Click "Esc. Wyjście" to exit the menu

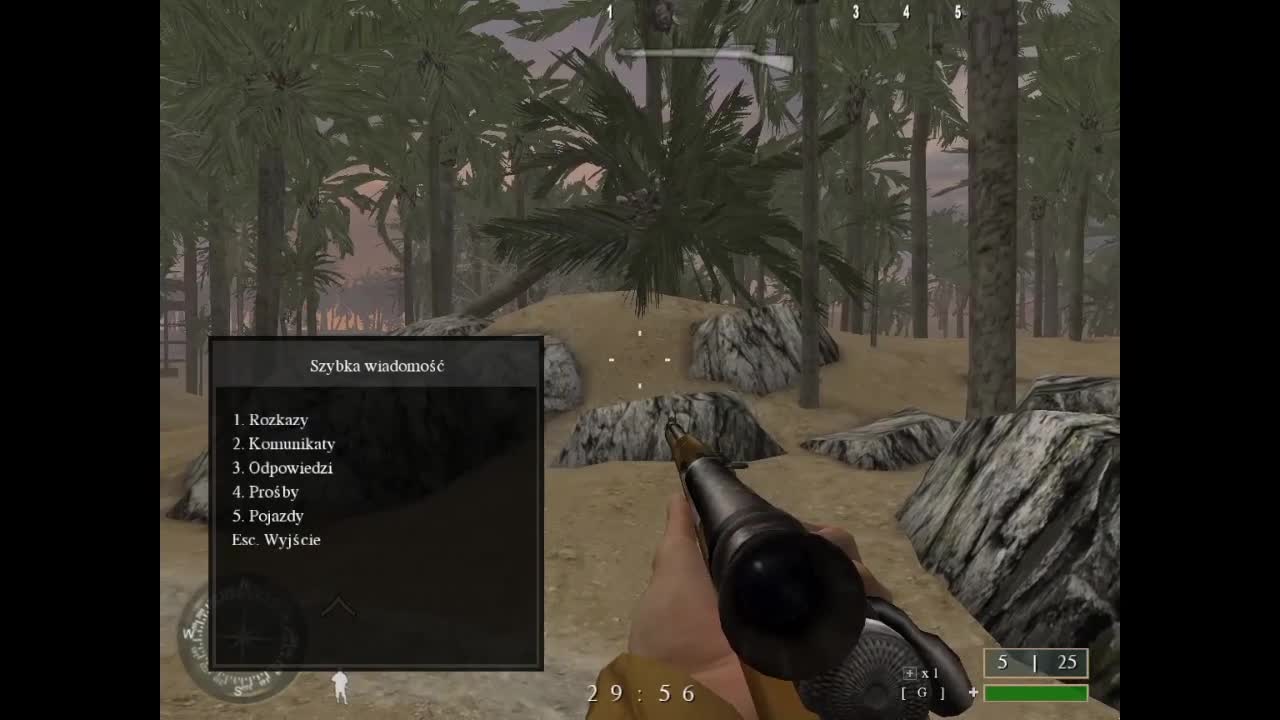pos(277,540)
